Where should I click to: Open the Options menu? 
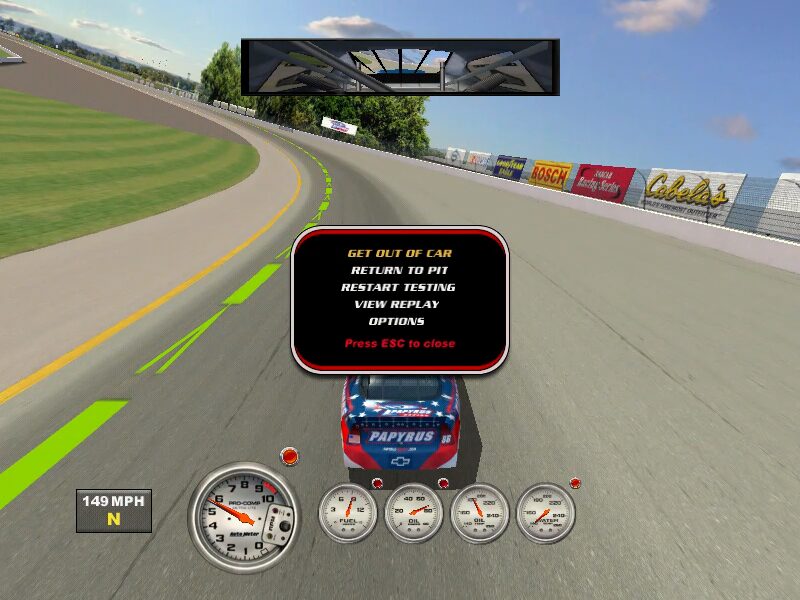click(397, 321)
